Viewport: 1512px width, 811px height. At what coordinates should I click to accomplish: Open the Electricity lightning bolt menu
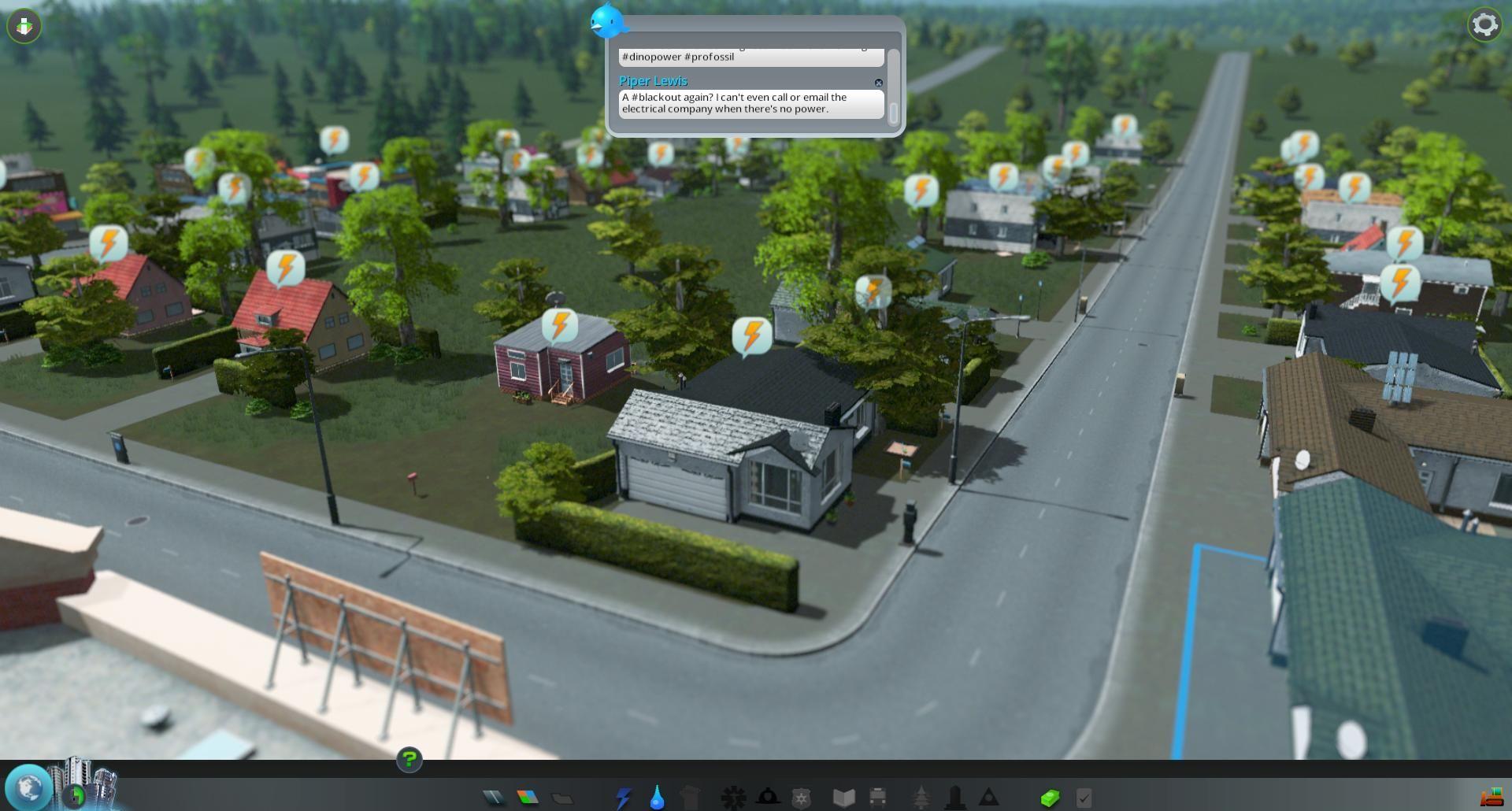623,798
